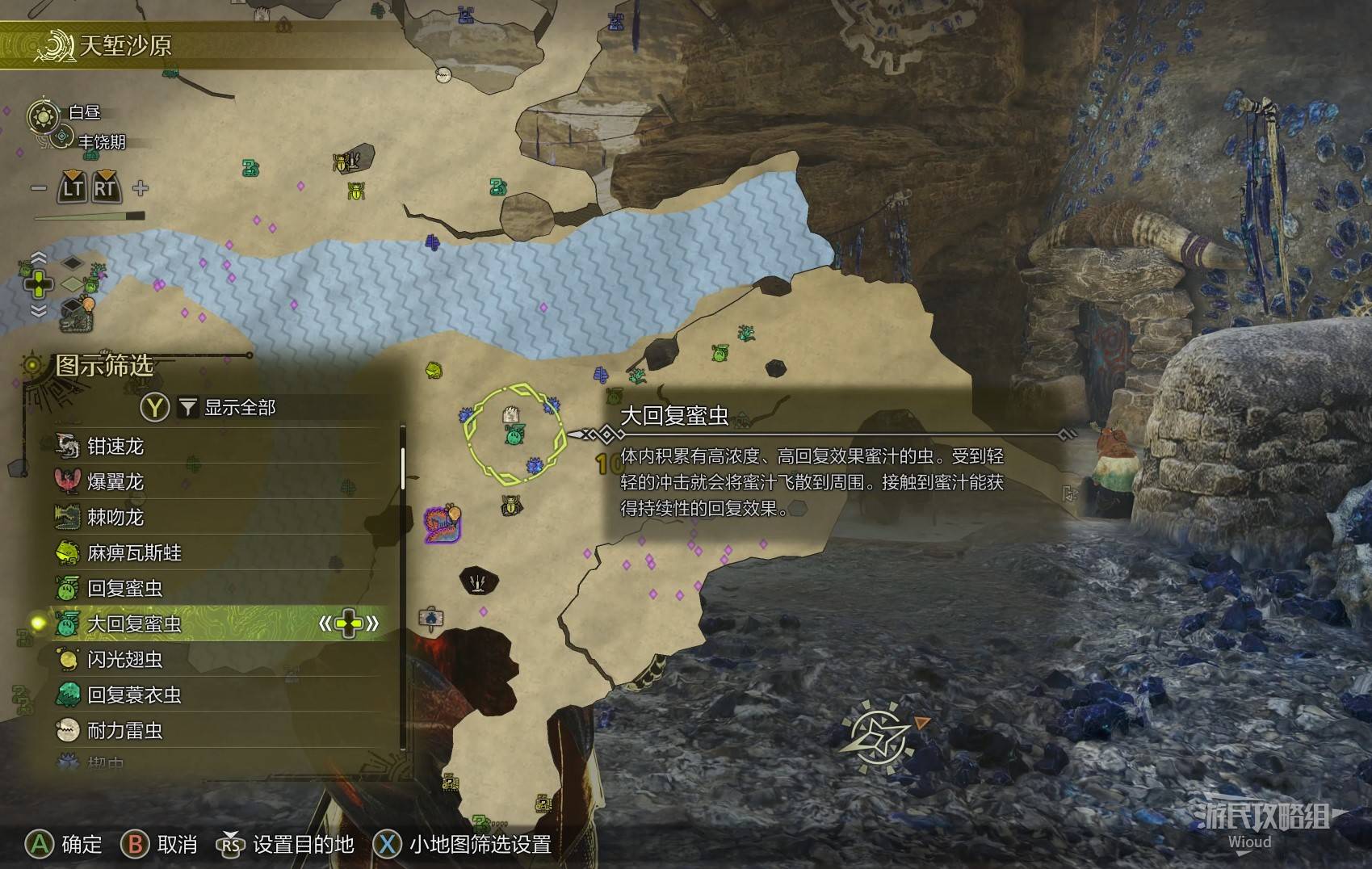Select 回复蓑衣虫 in the filter list

(x=134, y=695)
